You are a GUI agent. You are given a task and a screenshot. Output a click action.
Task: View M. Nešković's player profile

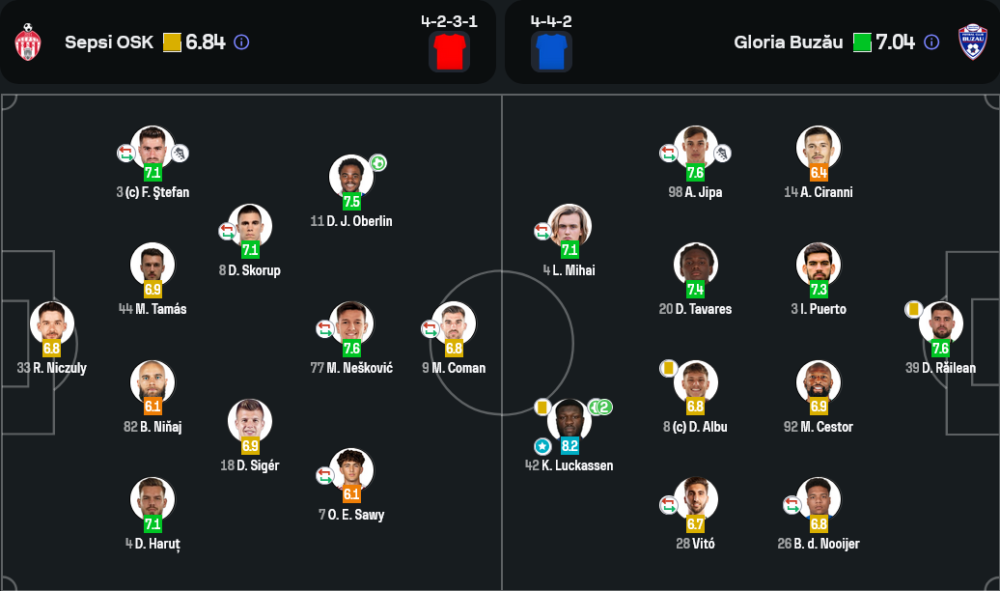tap(351, 324)
